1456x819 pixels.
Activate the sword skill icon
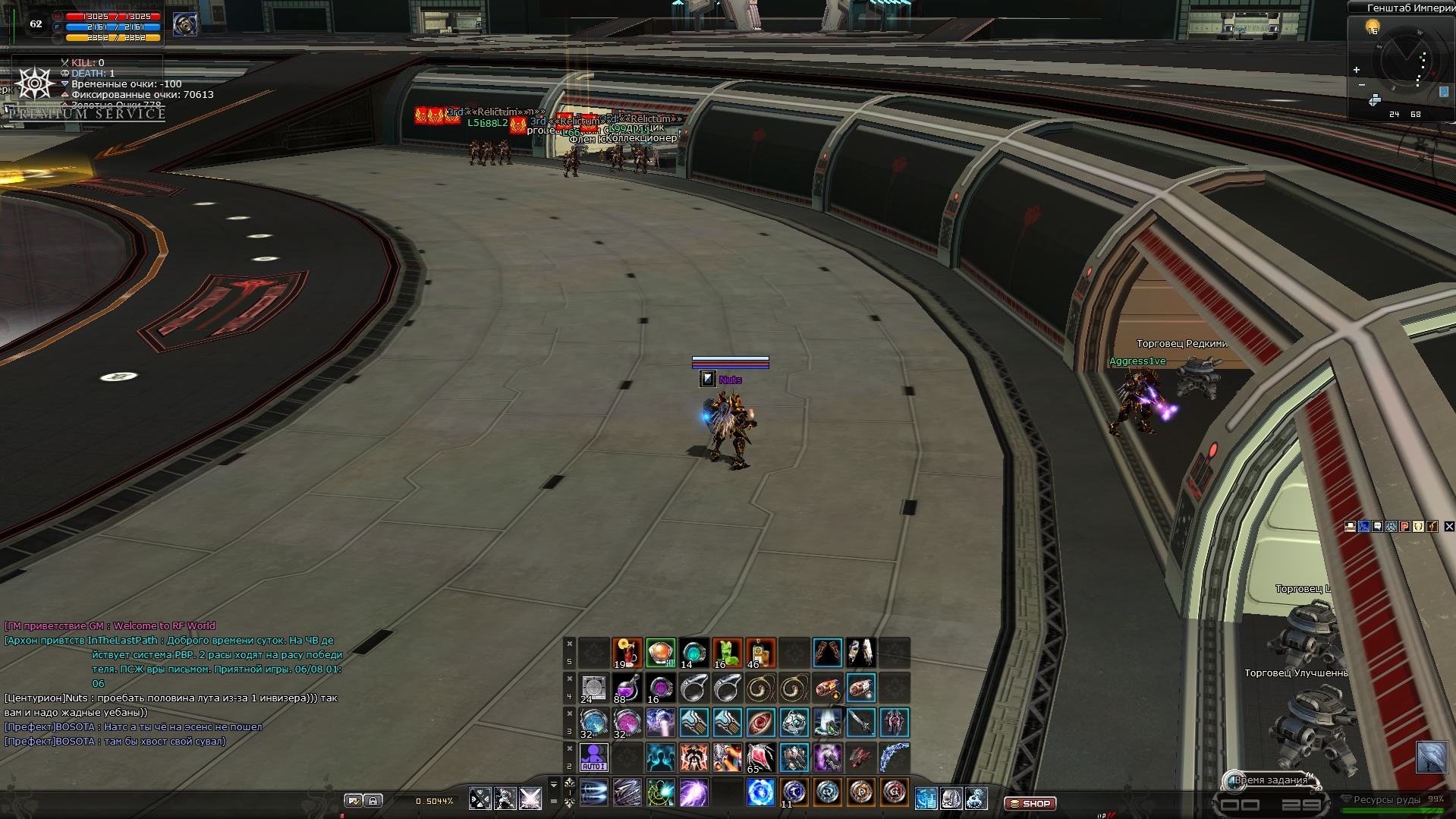tap(860, 723)
